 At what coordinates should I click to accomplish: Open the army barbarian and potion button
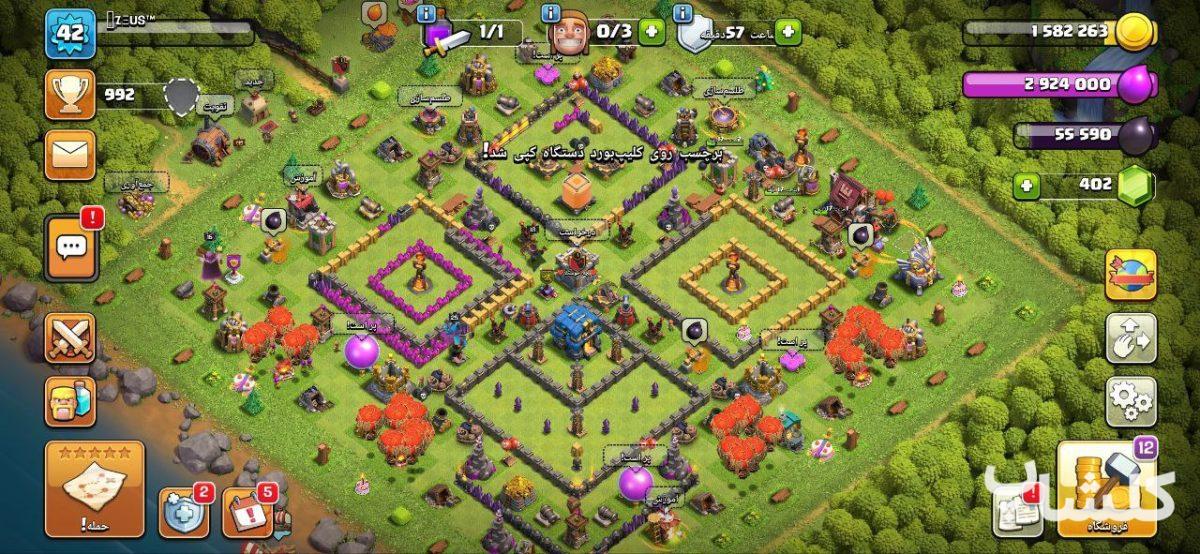coord(70,401)
